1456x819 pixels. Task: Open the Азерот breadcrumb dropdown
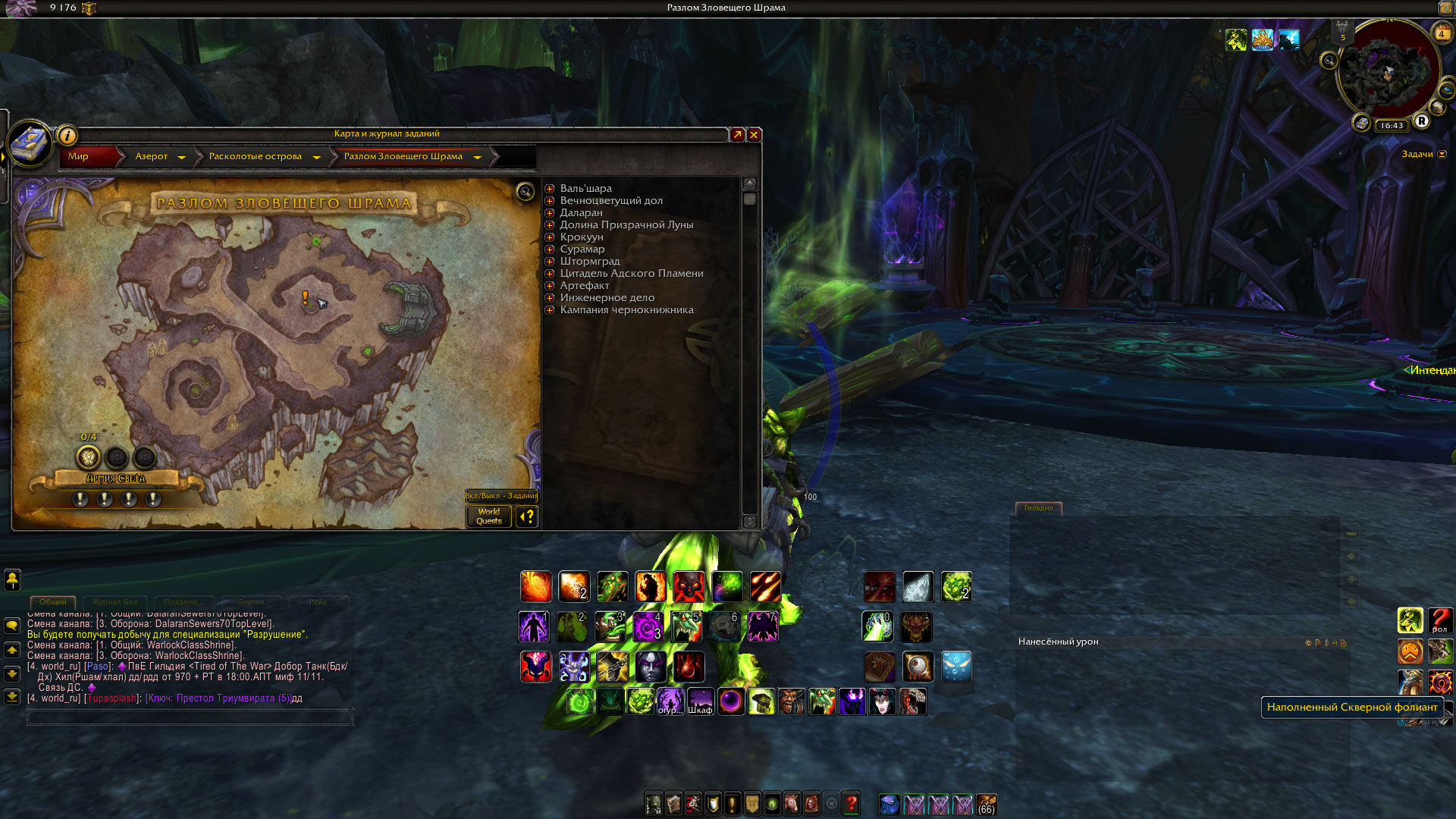[x=181, y=157]
